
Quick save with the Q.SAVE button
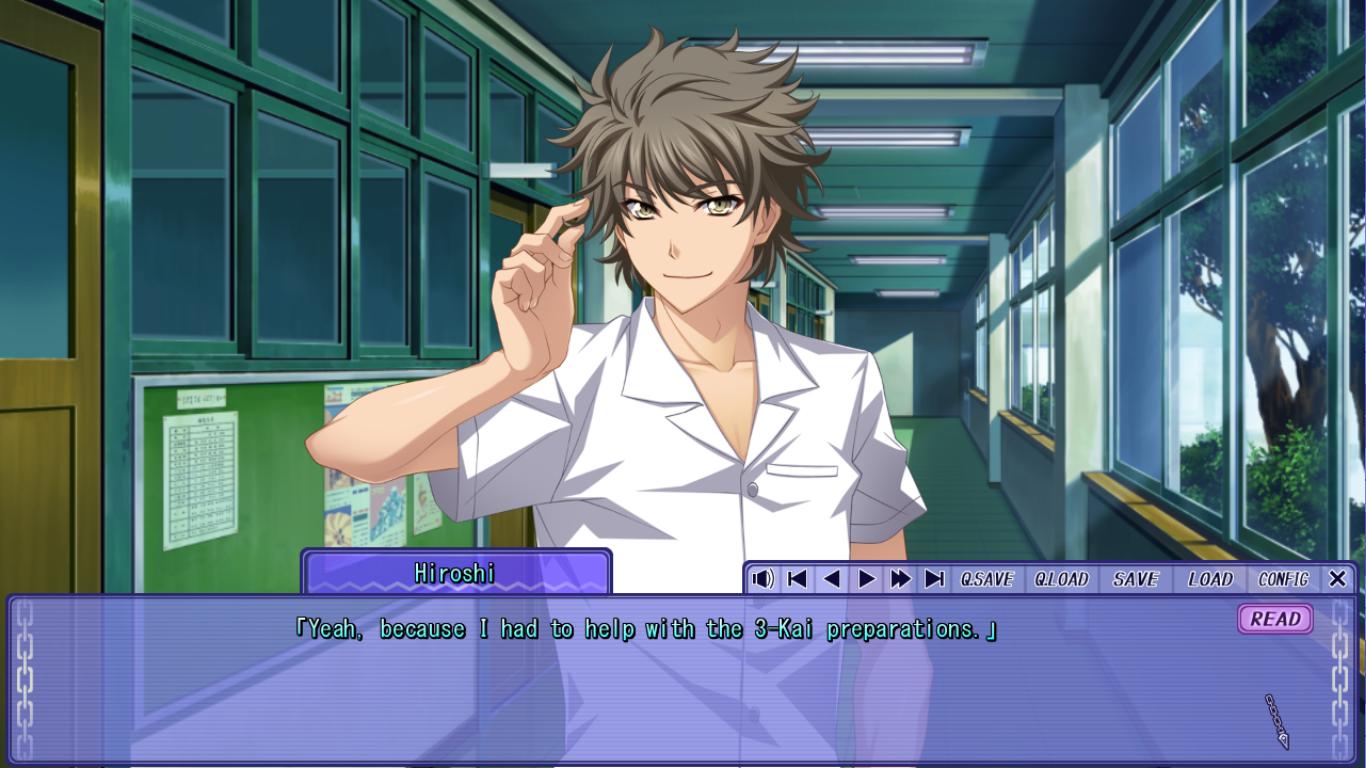[987, 579]
